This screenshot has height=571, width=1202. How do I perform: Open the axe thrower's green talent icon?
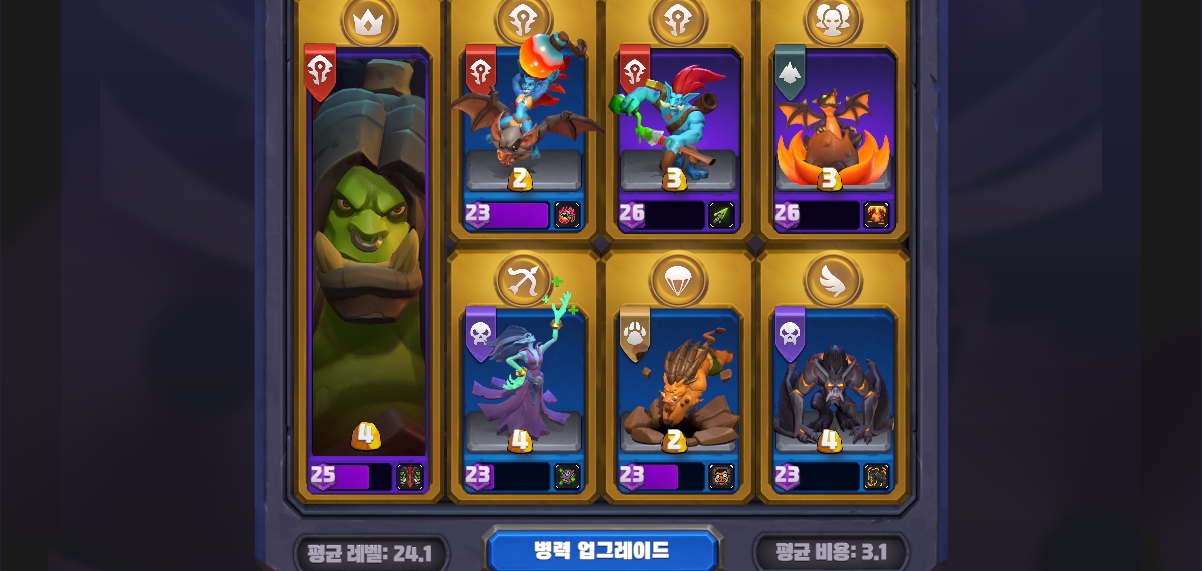tap(722, 215)
